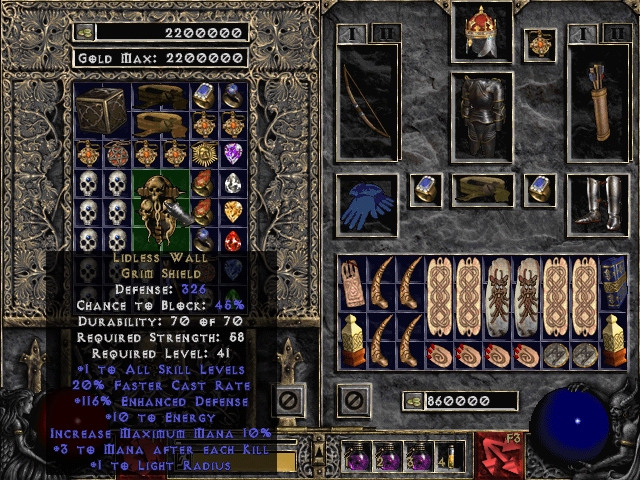Open the stash gold withdraw button

pyautogui.click(x=86, y=32)
